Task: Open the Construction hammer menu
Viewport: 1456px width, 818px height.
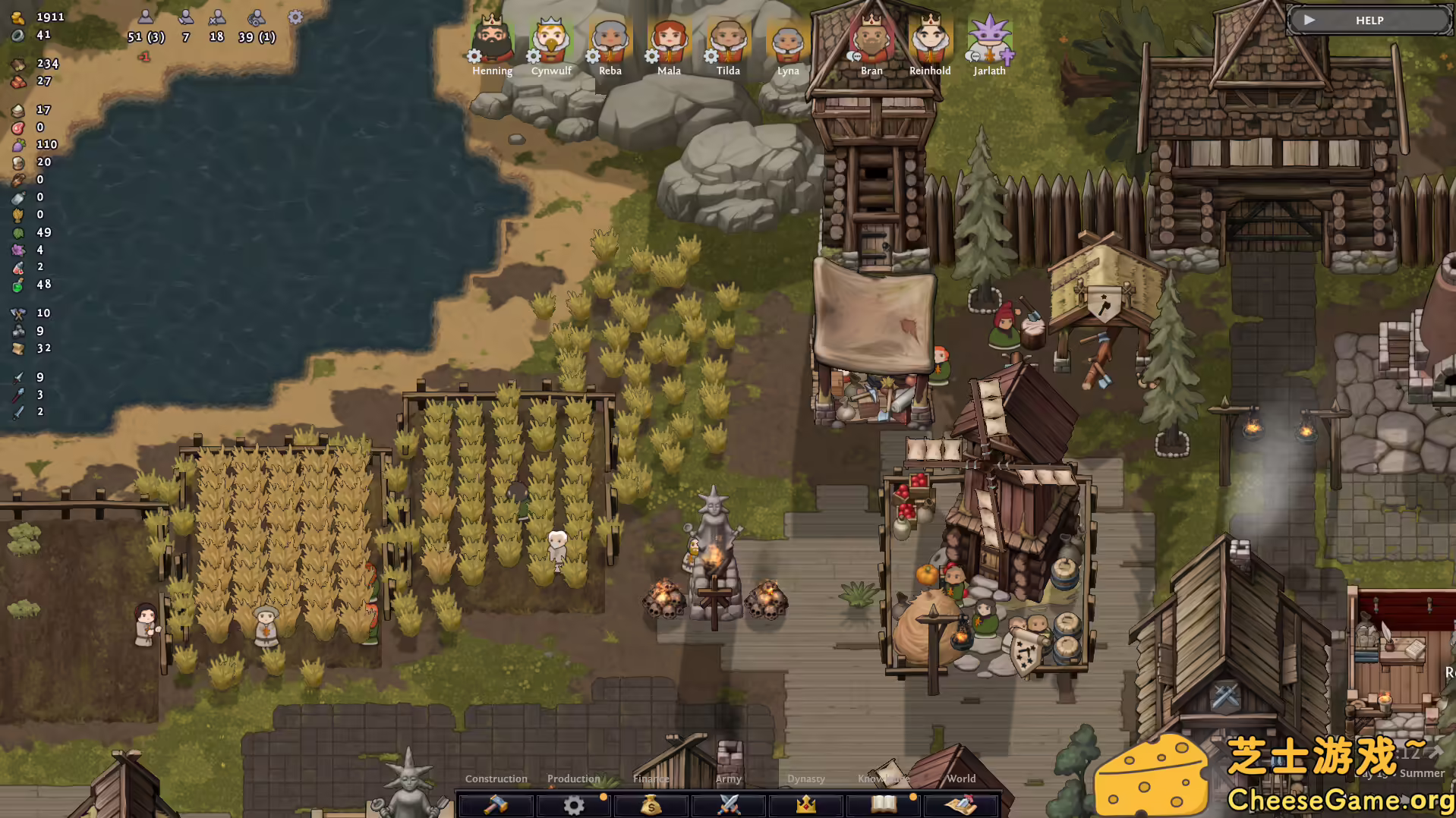Action: click(x=496, y=804)
